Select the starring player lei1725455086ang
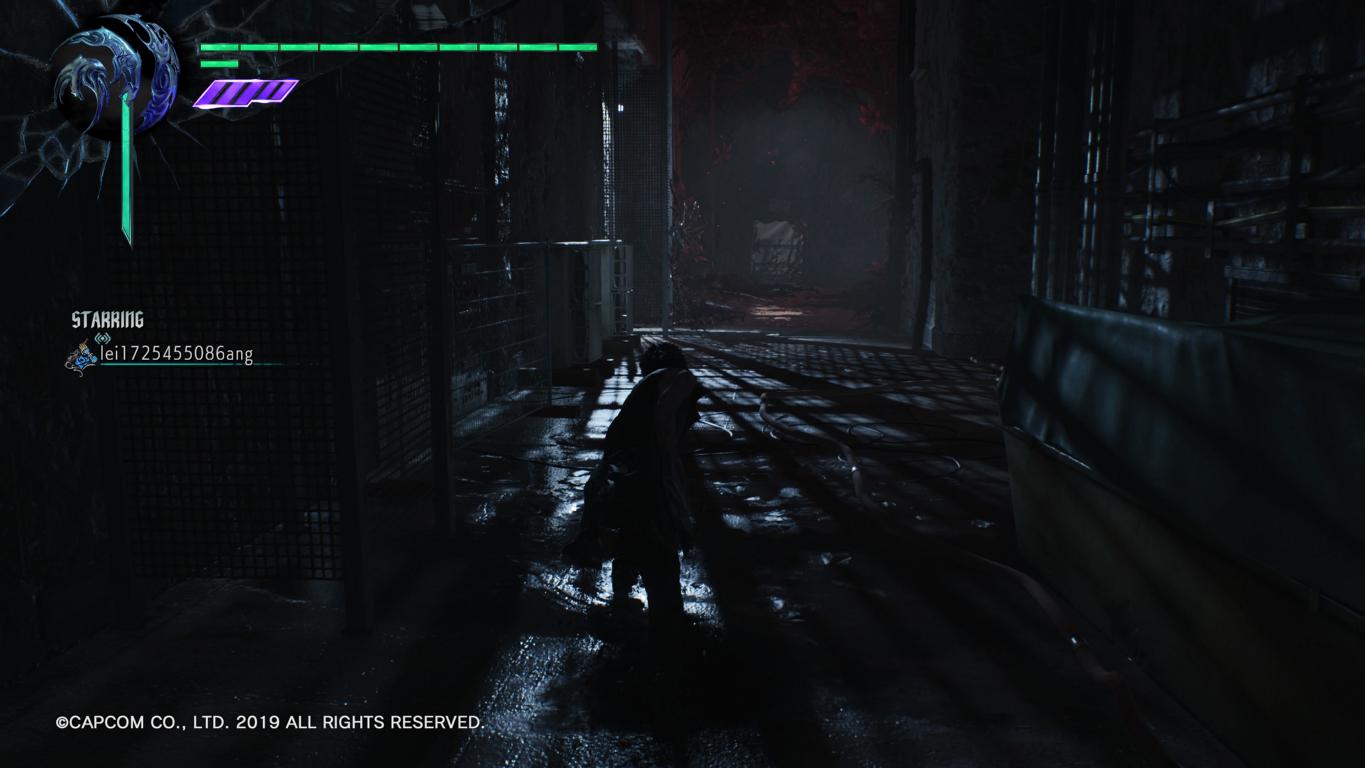Image resolution: width=1365 pixels, height=768 pixels. [x=176, y=354]
